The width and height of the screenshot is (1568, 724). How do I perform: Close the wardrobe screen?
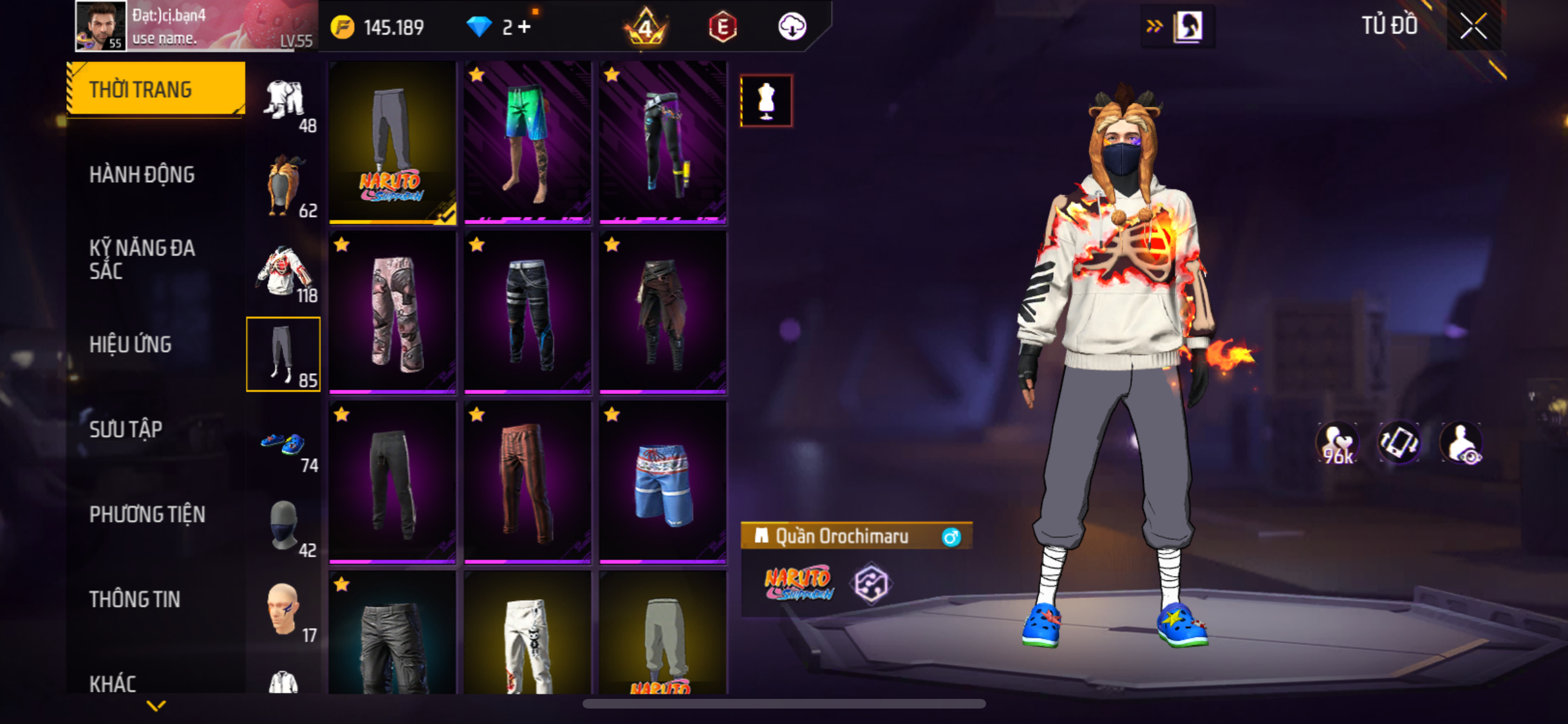1473,26
